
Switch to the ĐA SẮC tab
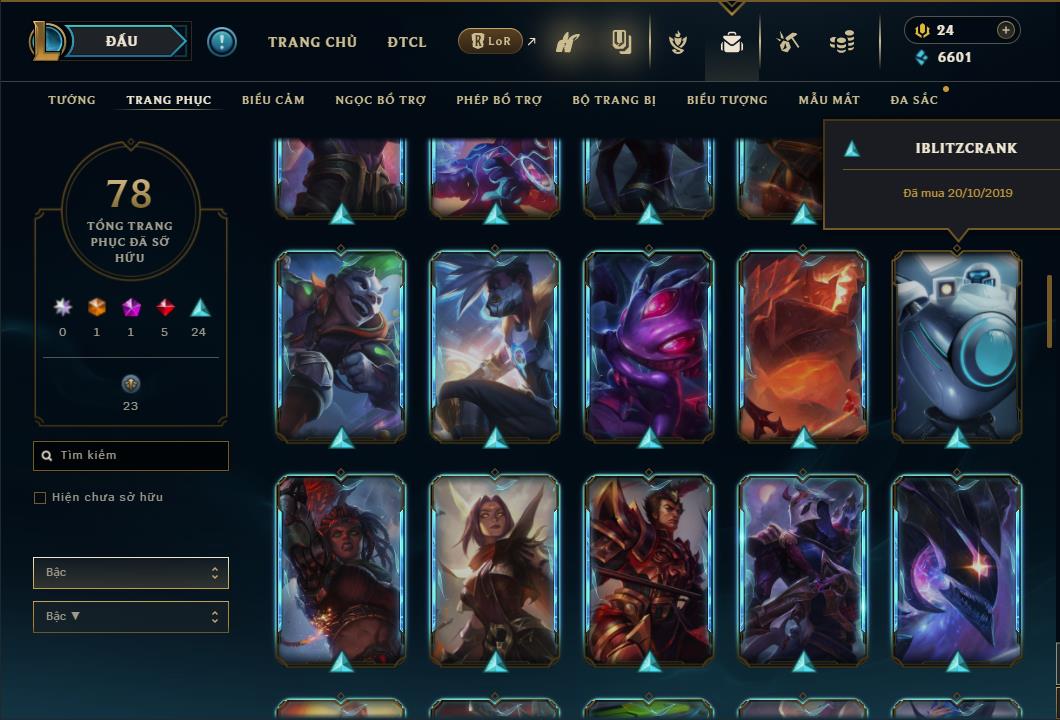[x=914, y=100]
